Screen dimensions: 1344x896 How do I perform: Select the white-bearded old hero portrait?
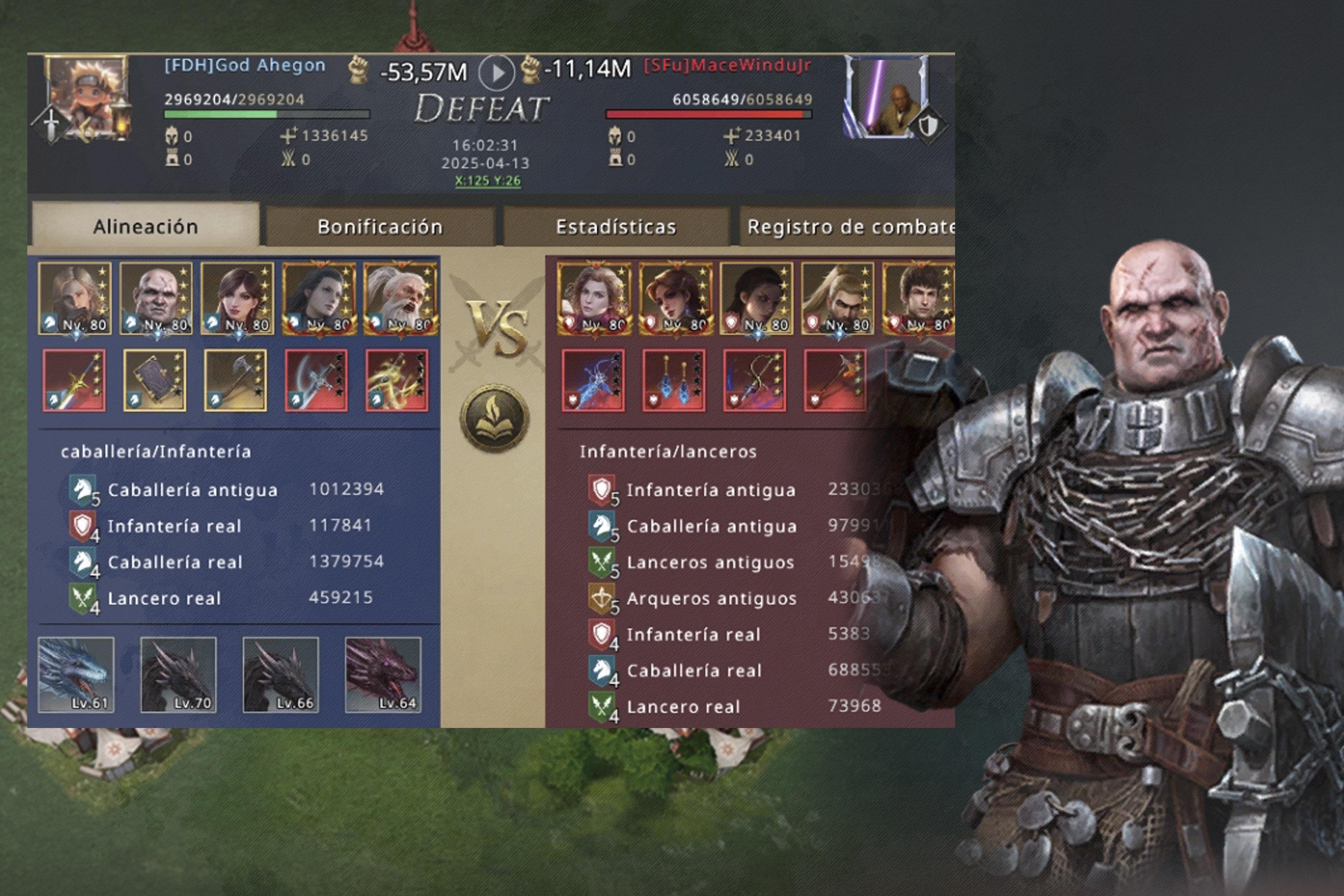pos(401,298)
